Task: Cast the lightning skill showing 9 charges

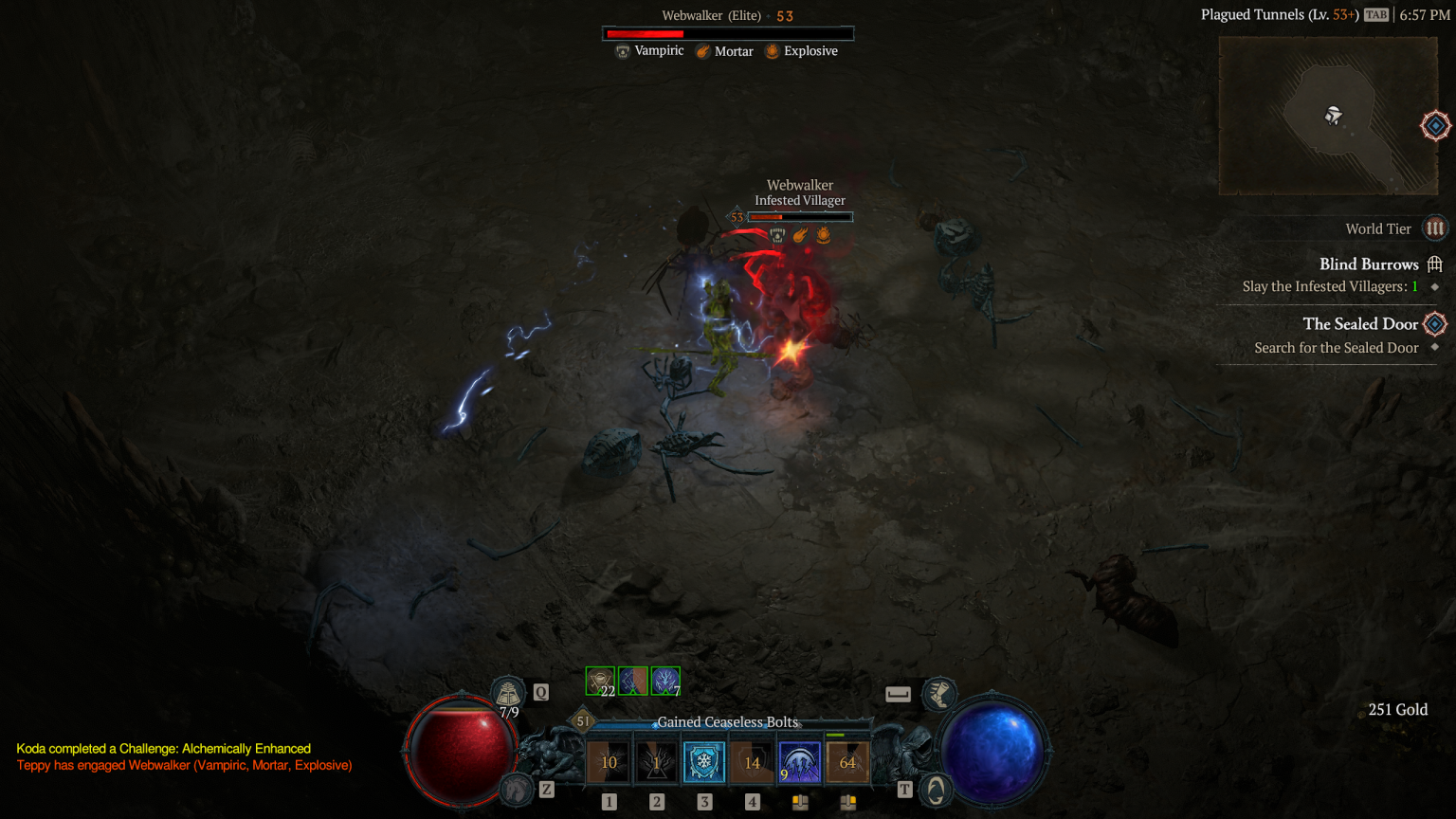Action: tap(799, 760)
